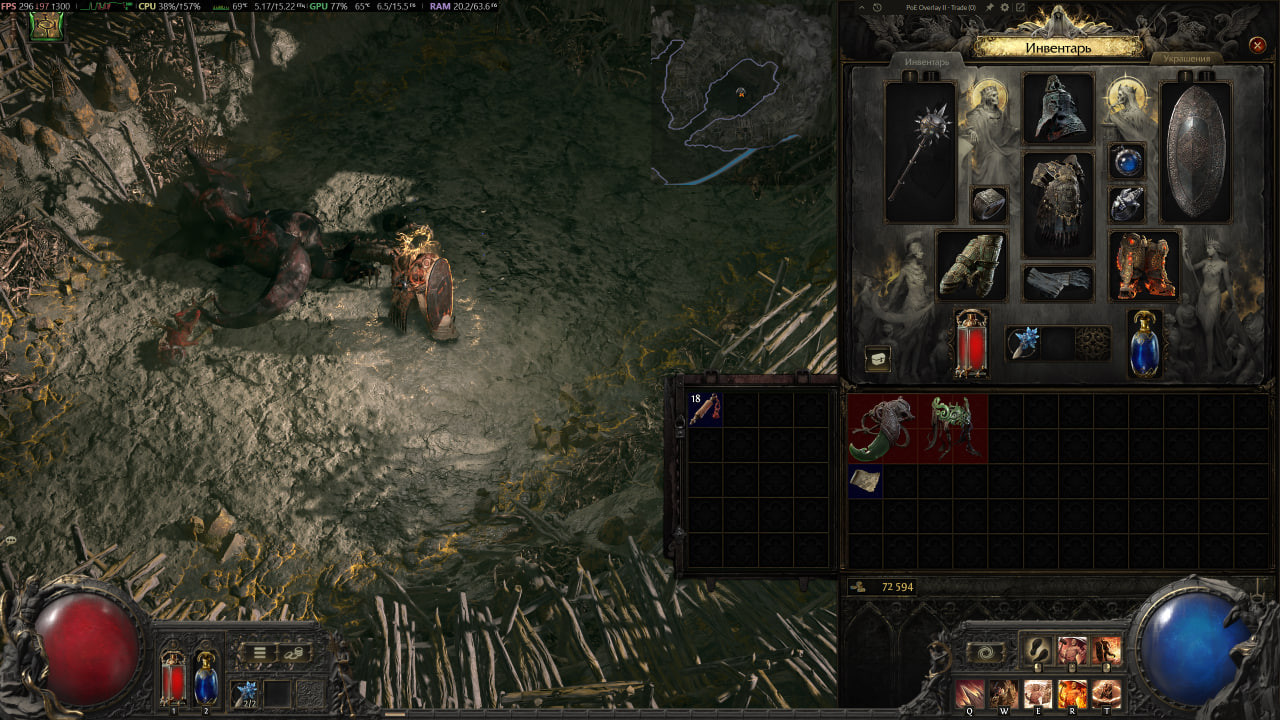
Task: Click the minimap overlay
Action: click(742, 95)
